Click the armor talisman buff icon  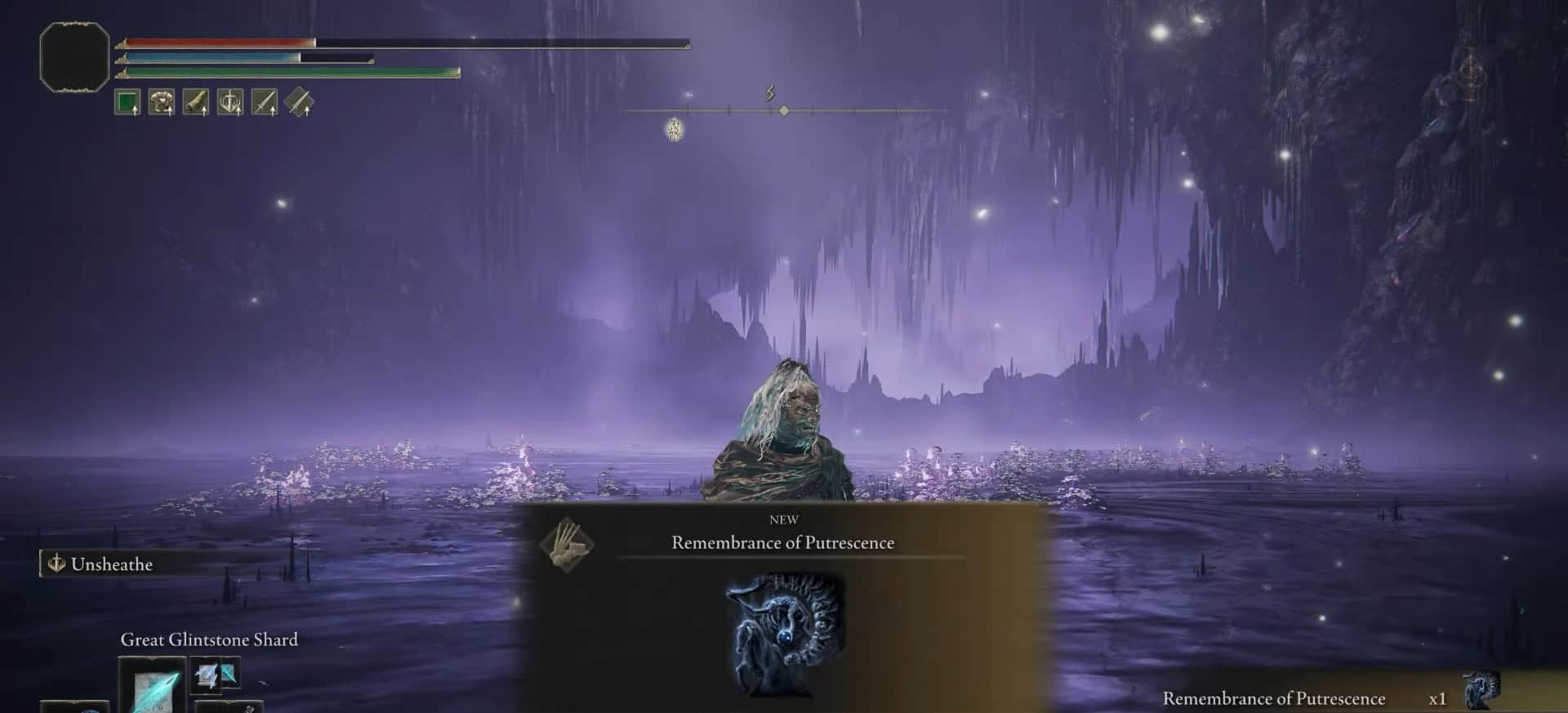163,102
